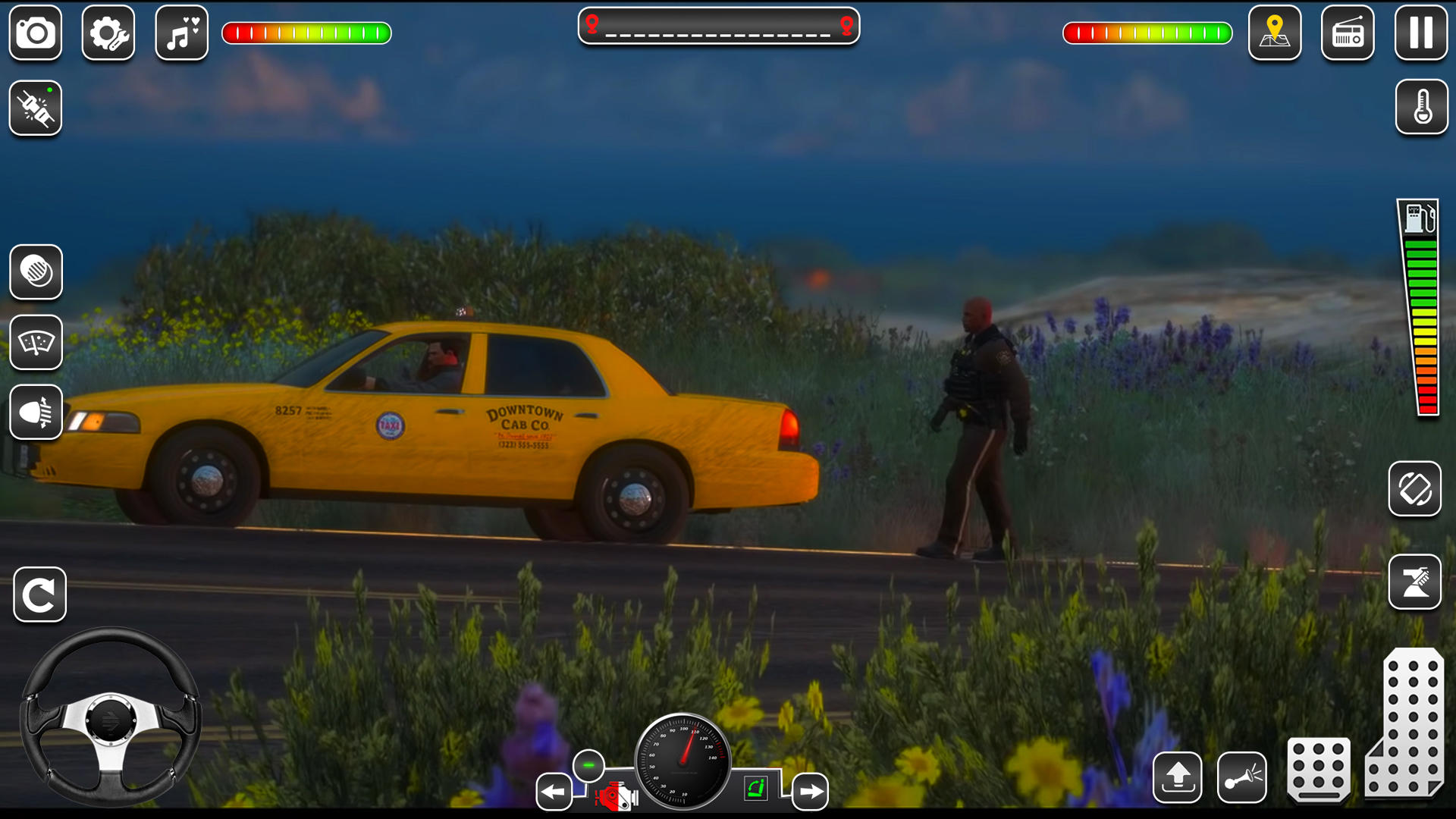The height and width of the screenshot is (819, 1456).
Task: Open the settings menu
Action: (x=108, y=34)
